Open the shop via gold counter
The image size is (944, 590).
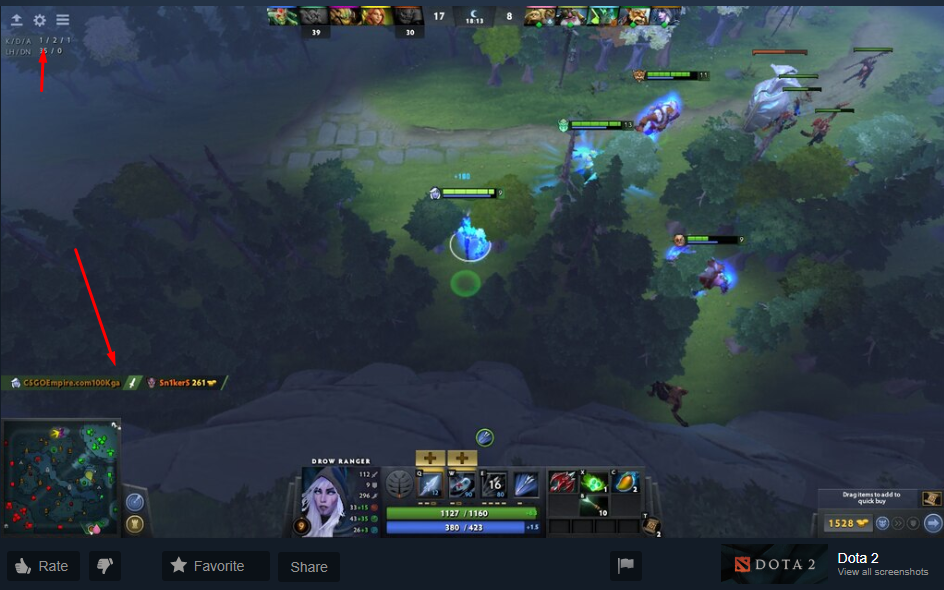844,523
